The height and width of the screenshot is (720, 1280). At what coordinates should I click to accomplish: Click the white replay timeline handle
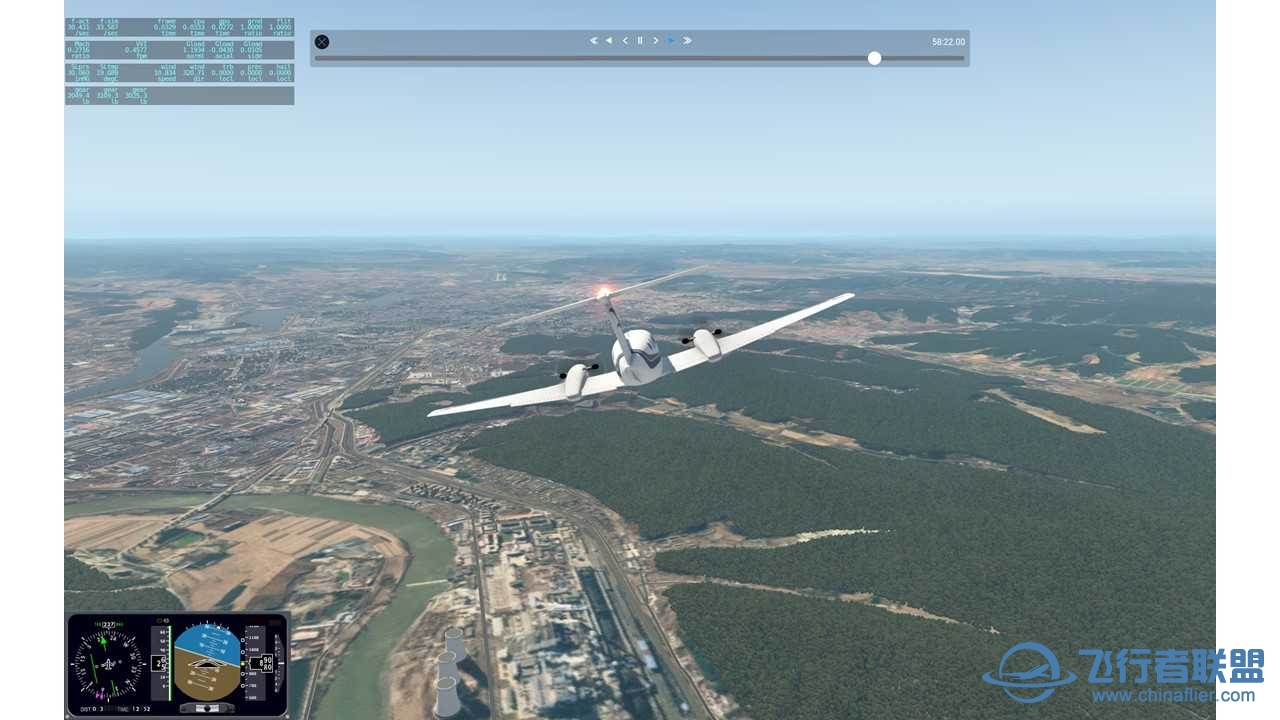click(x=874, y=58)
